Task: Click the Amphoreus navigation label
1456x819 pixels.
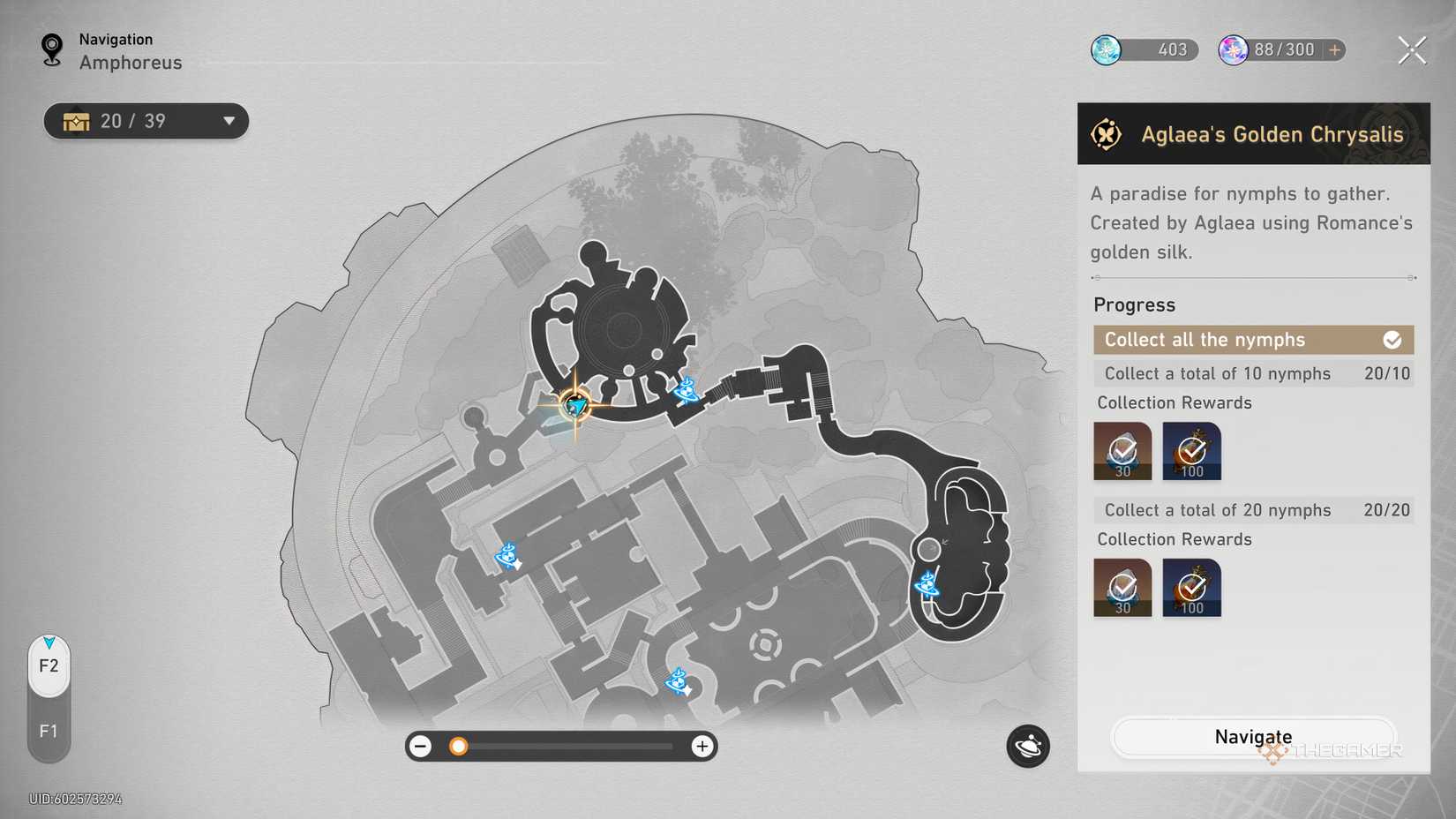Action: pyautogui.click(x=131, y=62)
